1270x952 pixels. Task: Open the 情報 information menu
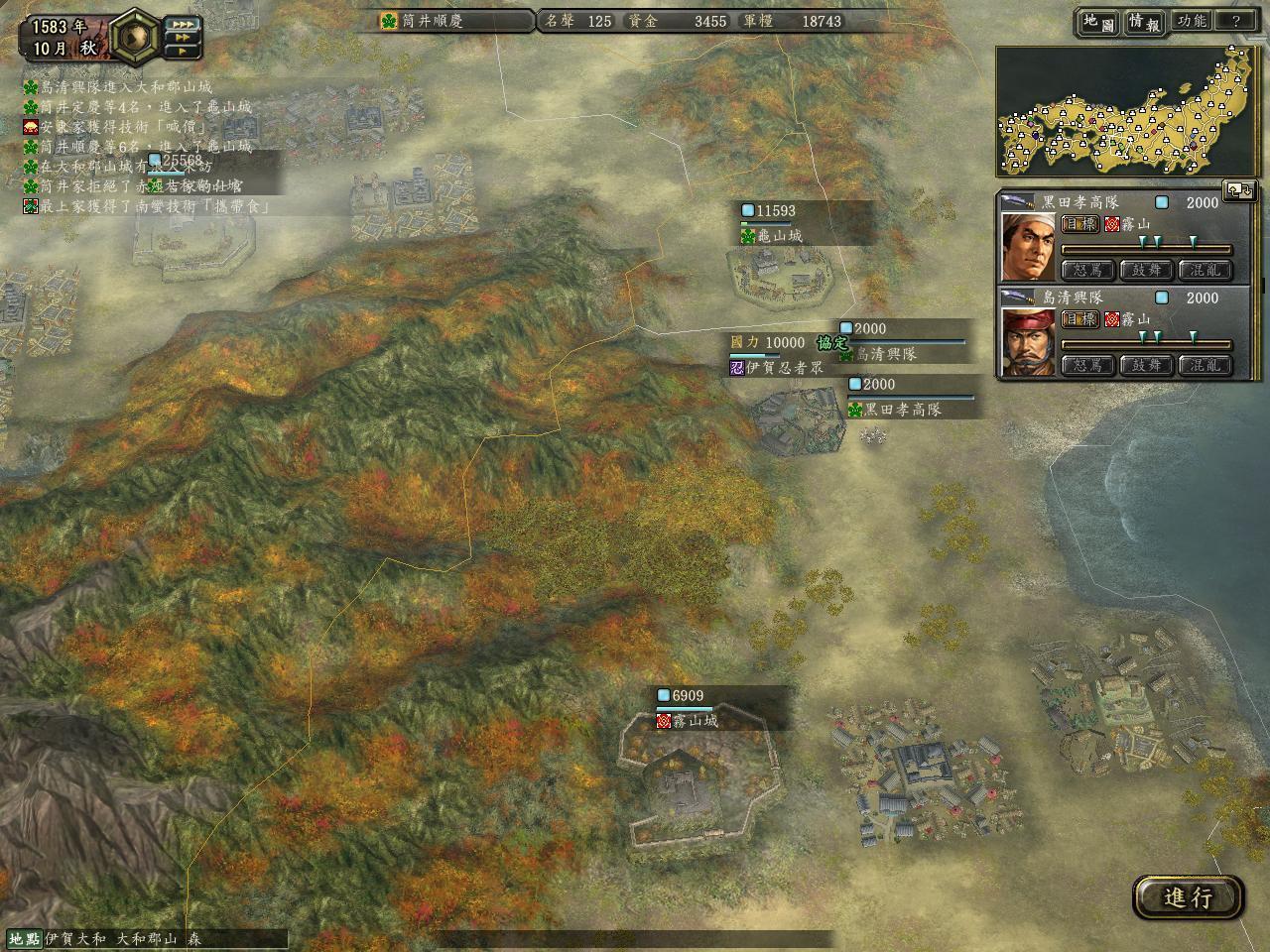point(1144,22)
